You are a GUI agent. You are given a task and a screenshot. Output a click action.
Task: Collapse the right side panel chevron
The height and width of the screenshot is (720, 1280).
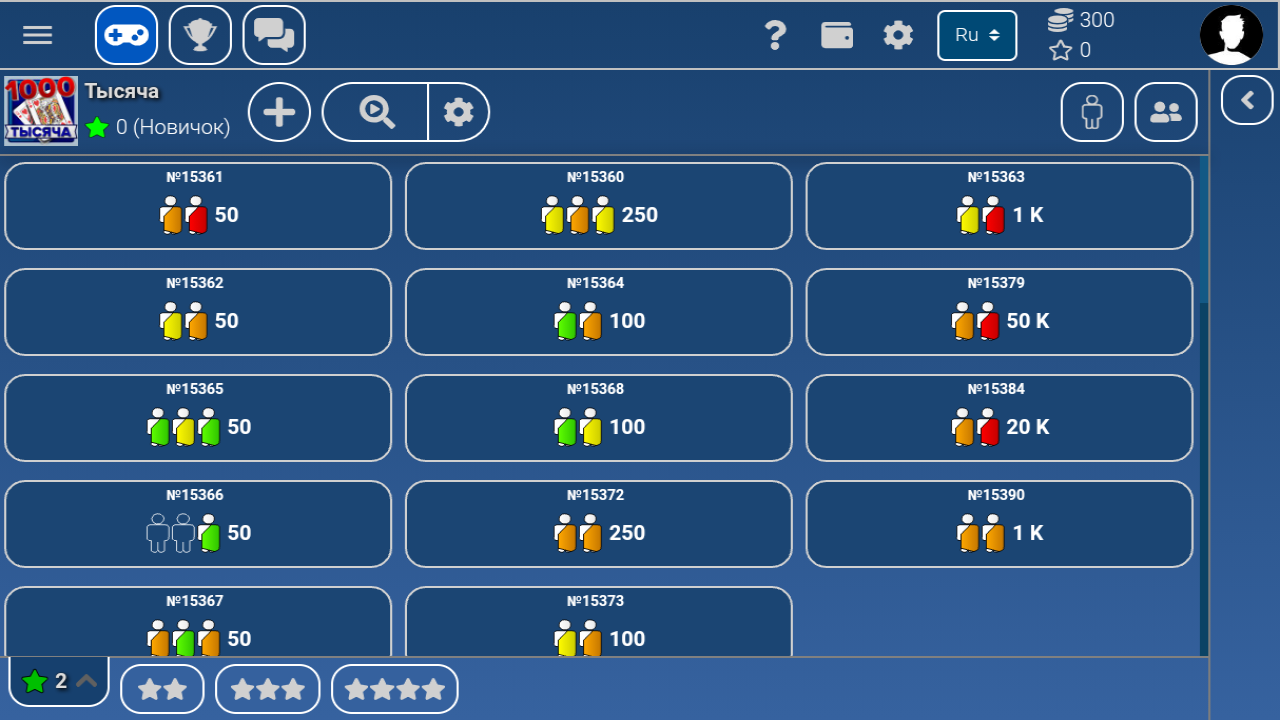pyautogui.click(x=1246, y=100)
